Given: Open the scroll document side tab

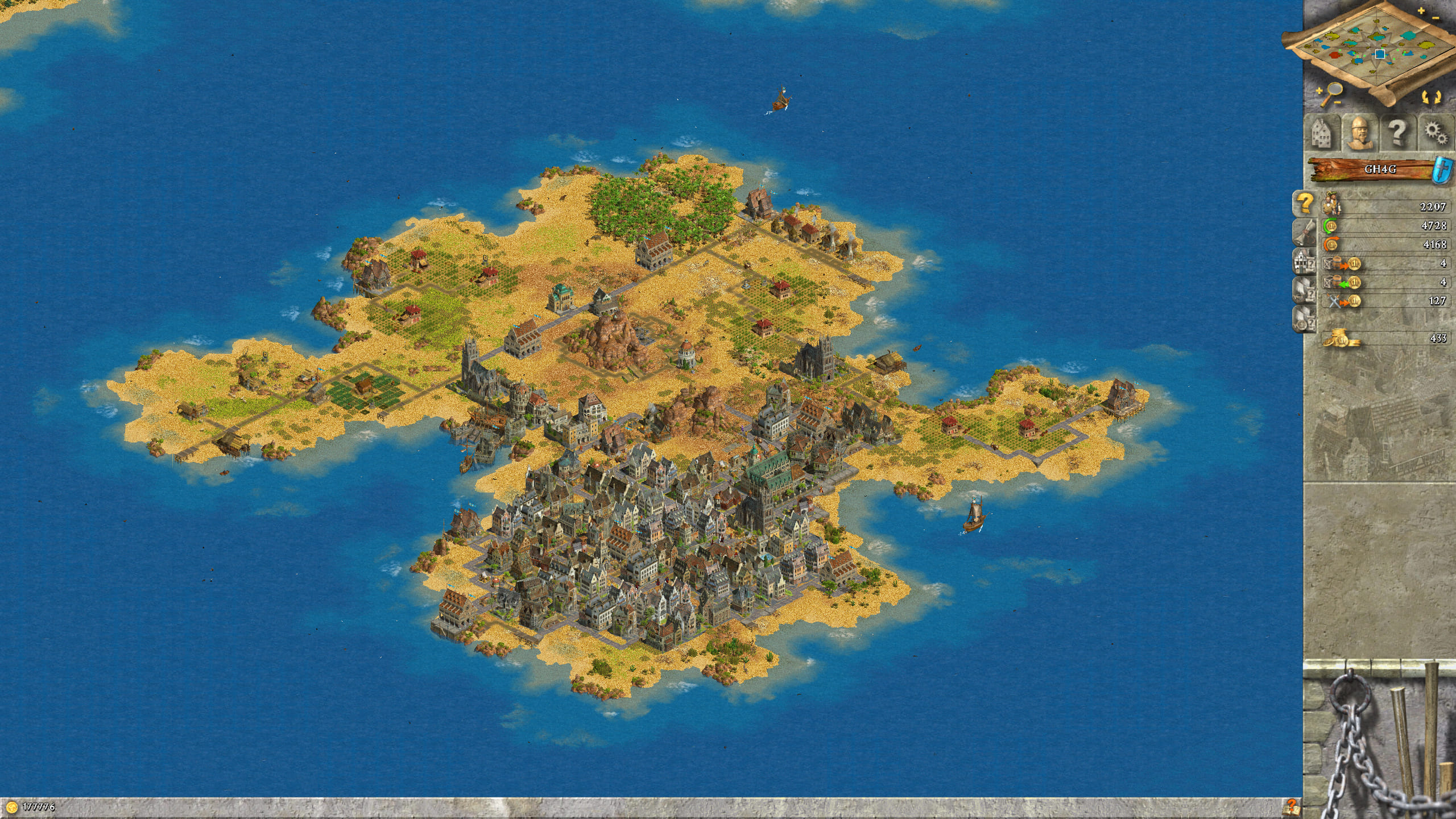Looking at the screenshot, I should pyautogui.click(x=1305, y=231).
